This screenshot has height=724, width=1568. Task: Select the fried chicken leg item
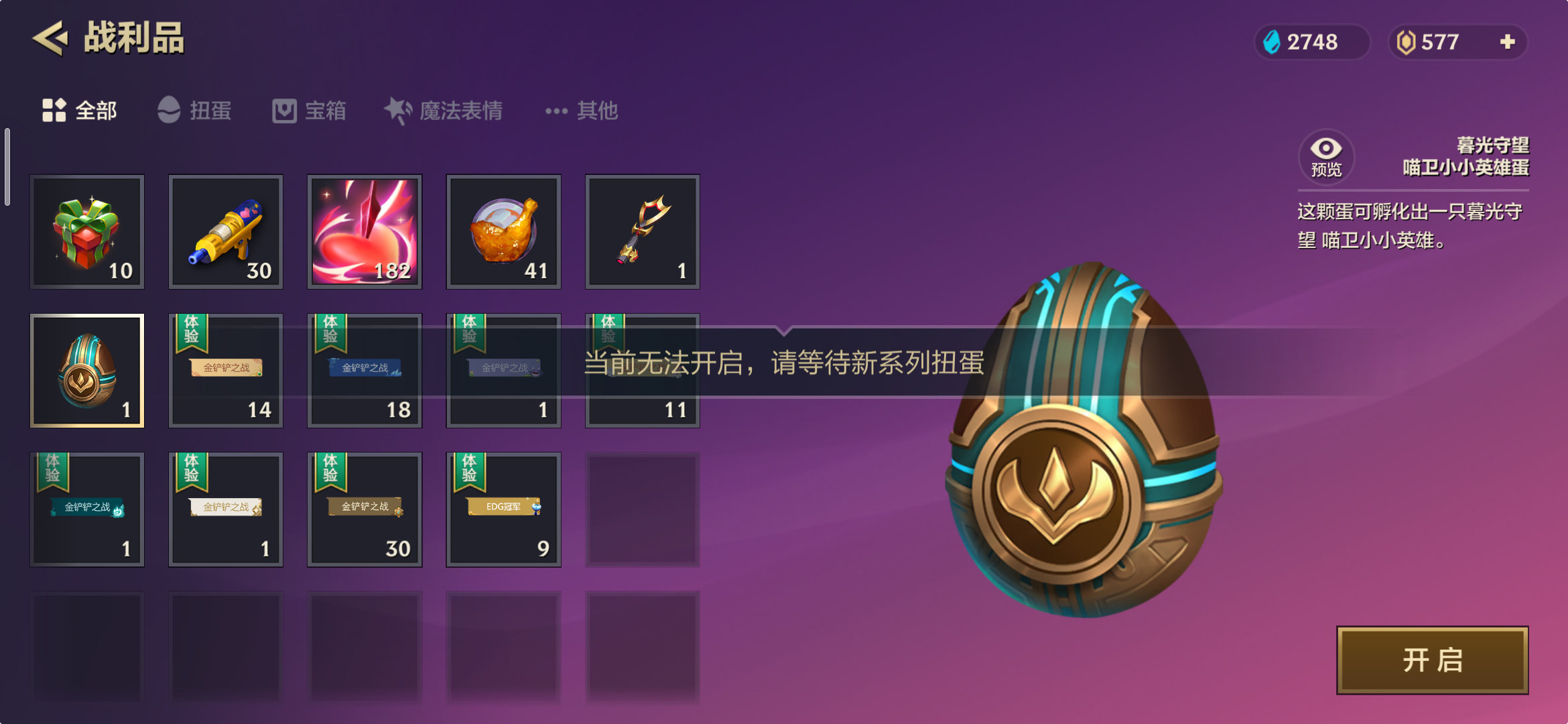pos(503,231)
